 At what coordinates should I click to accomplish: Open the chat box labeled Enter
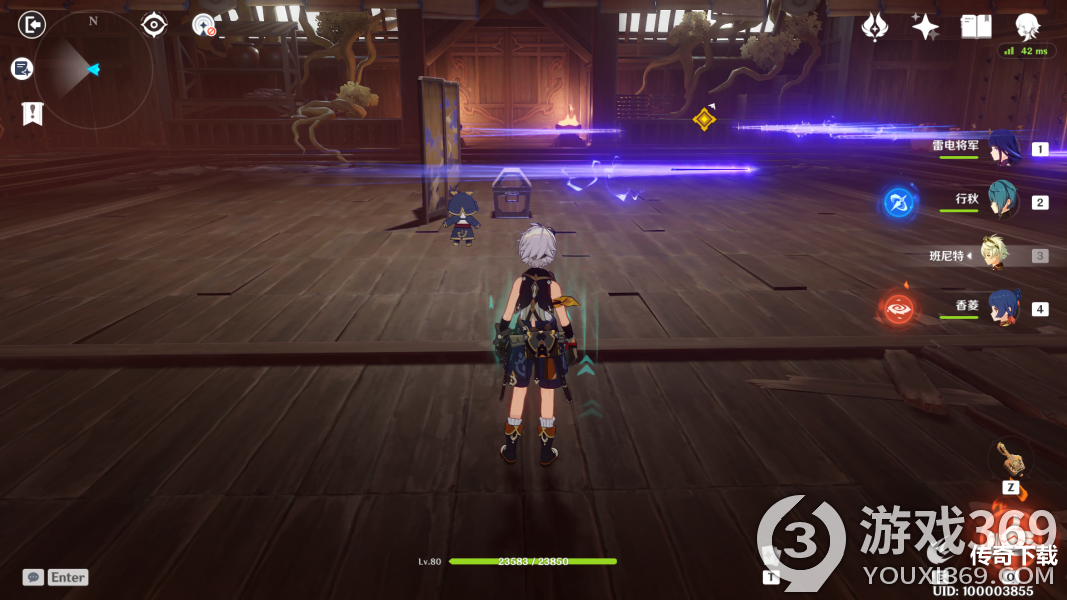(57, 577)
